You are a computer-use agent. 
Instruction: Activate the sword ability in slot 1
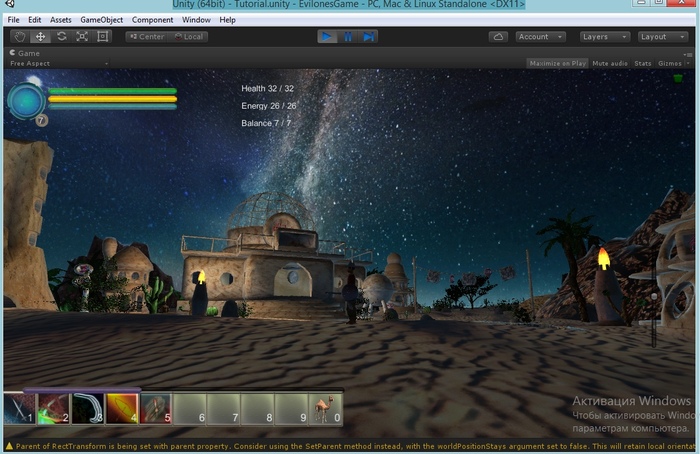19,408
